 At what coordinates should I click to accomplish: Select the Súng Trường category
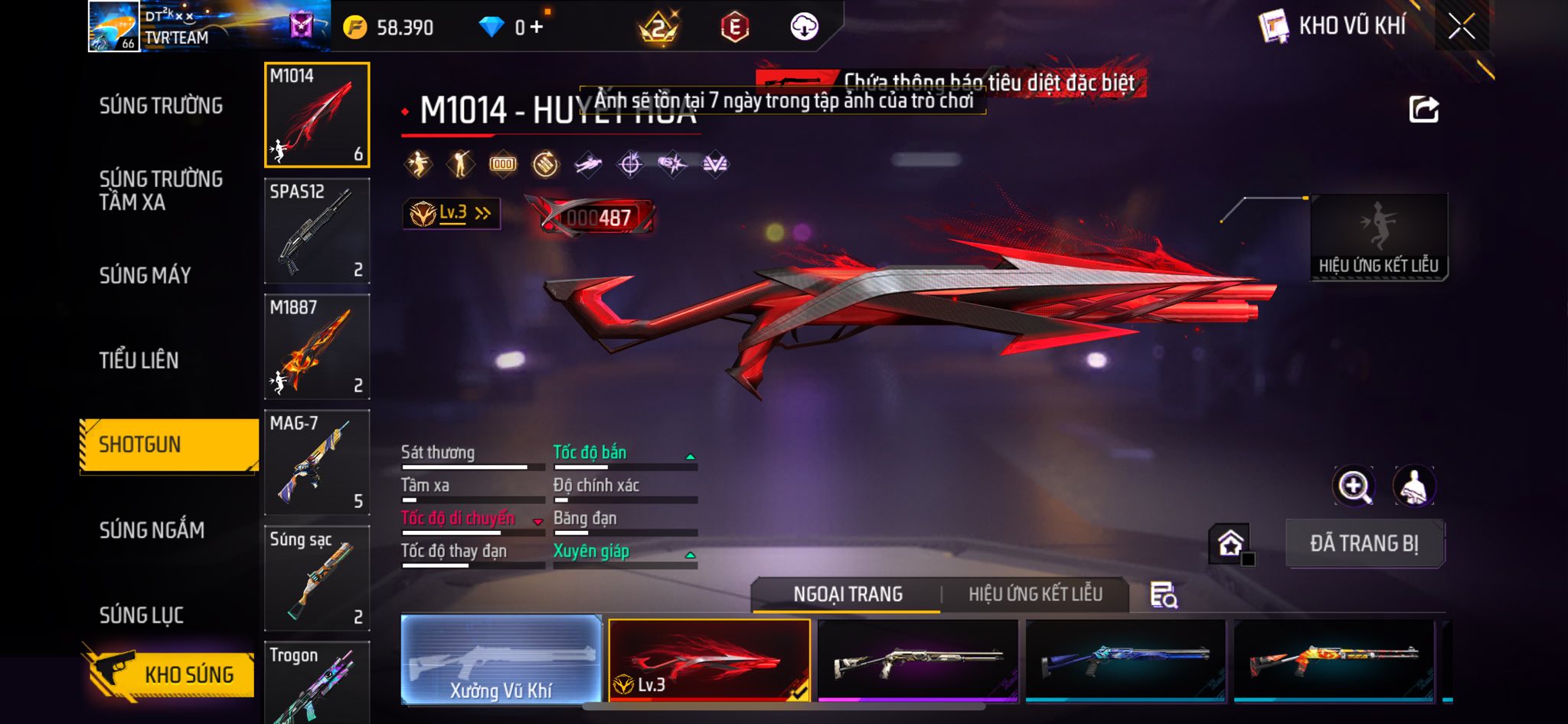click(x=161, y=106)
